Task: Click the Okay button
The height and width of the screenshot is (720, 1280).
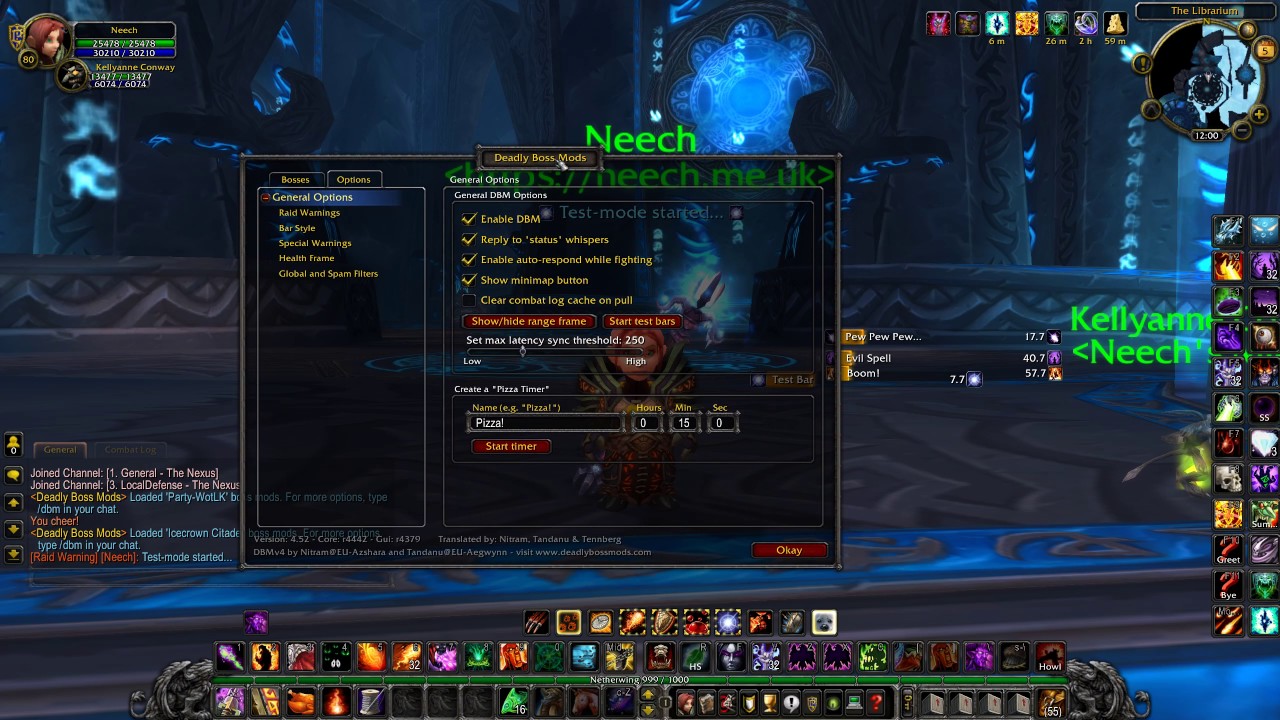Action: point(789,550)
